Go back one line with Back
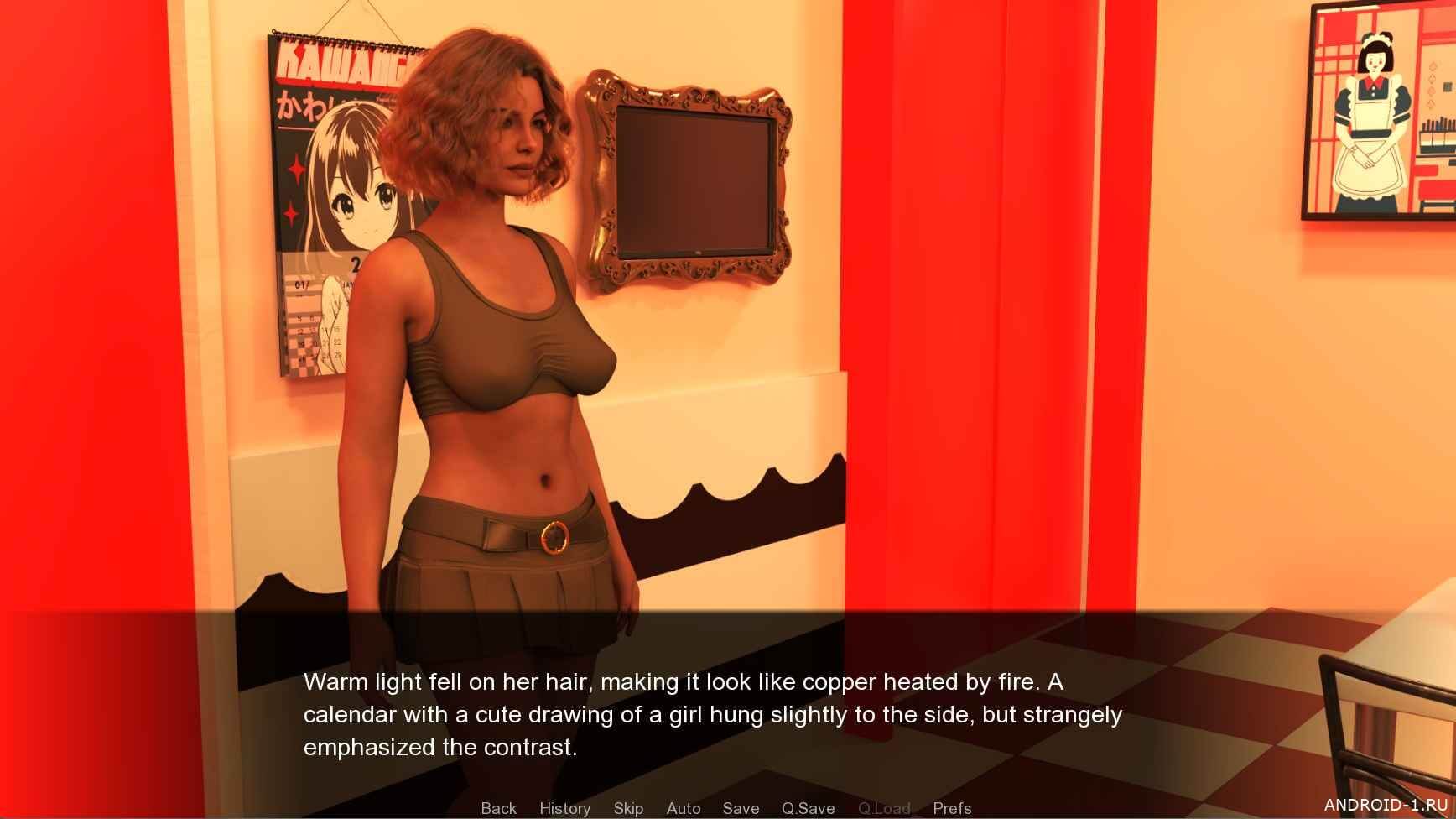1456x819 pixels. [x=498, y=808]
